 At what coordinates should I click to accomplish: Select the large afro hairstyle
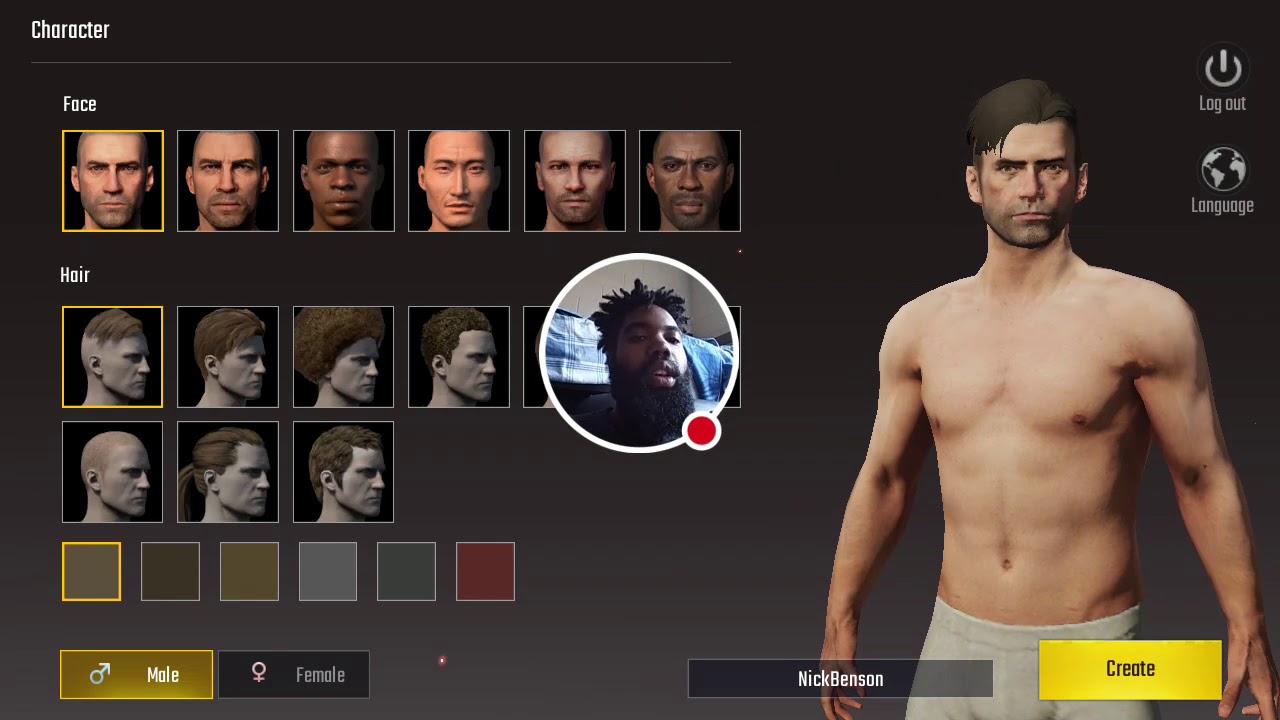[343, 357]
